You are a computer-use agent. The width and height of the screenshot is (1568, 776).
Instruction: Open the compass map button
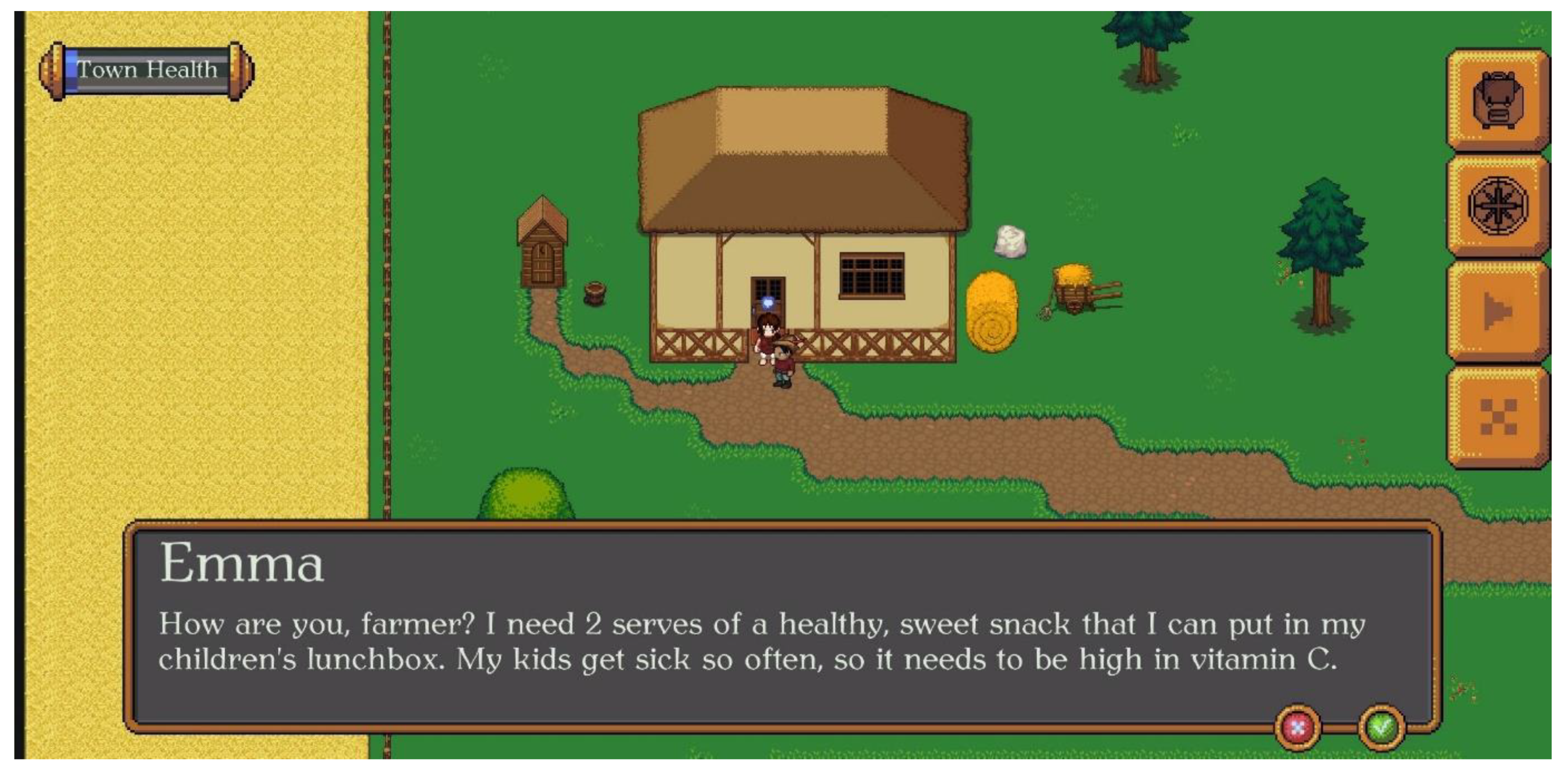(1497, 206)
